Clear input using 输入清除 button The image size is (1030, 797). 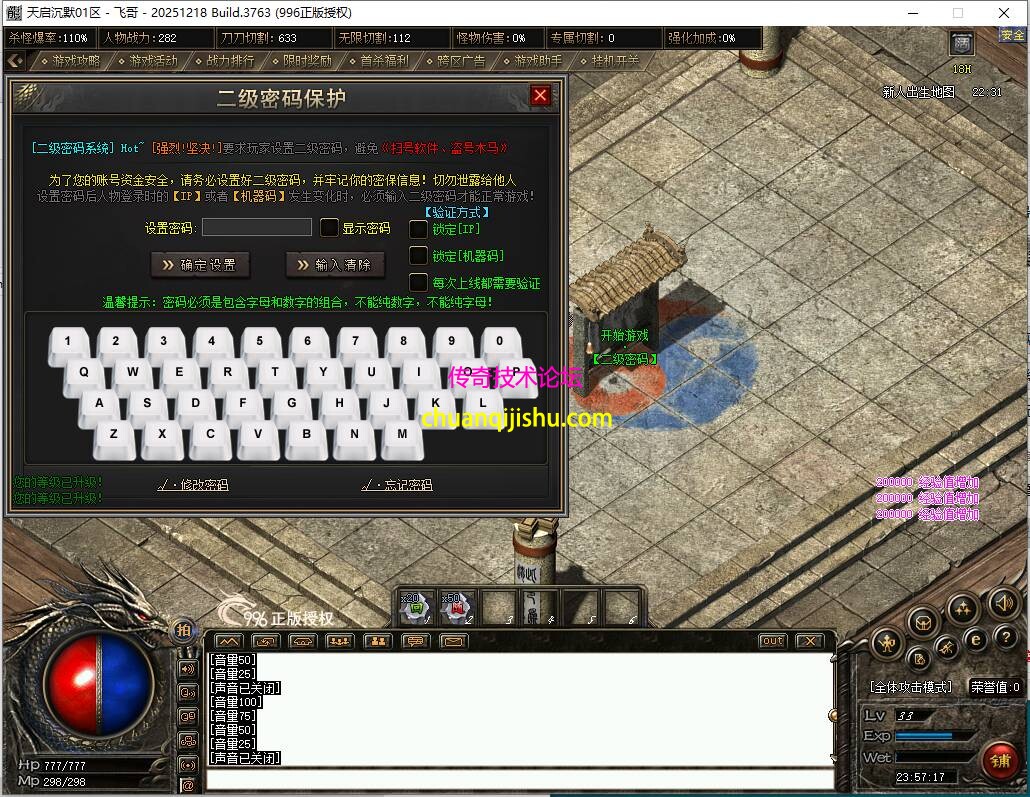335,264
